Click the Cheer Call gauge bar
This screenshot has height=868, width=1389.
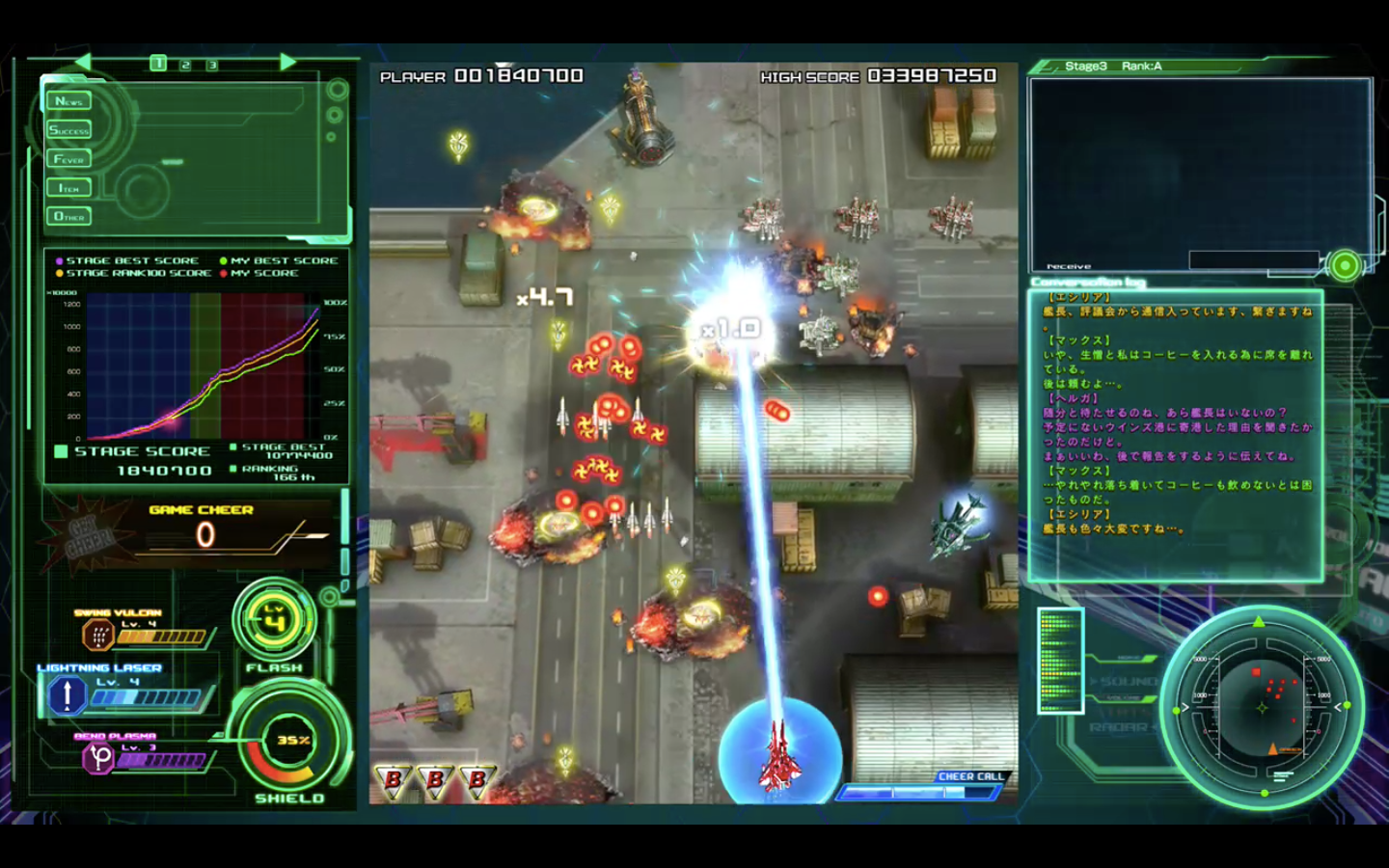tap(916, 791)
